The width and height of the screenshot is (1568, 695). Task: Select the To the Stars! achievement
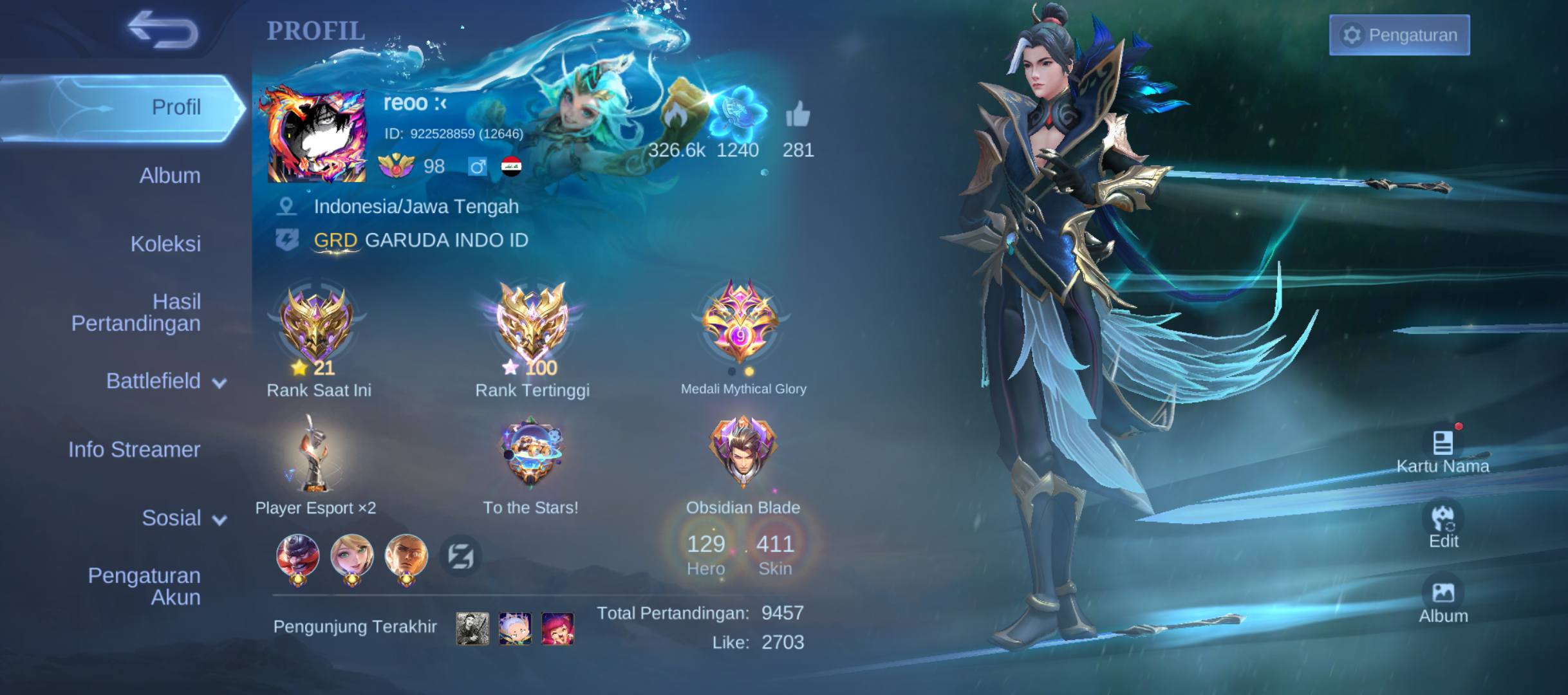(531, 454)
